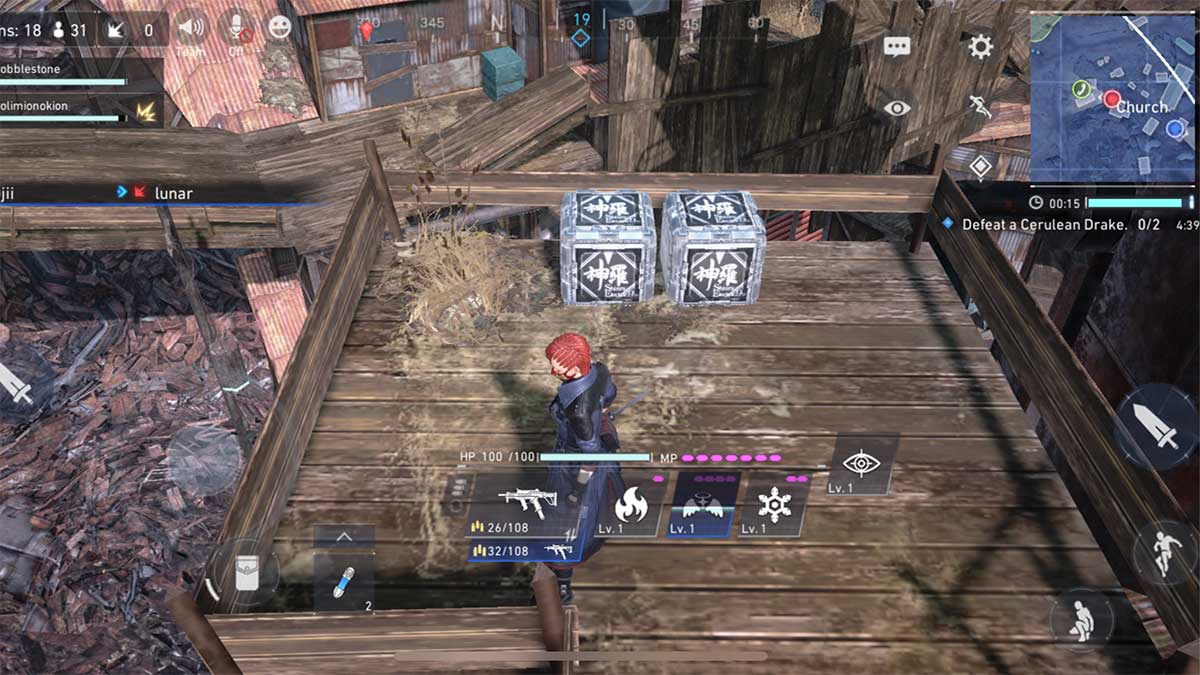The image size is (1200, 675).
Task: Tap the eye view icon beside the minimap
Action: [x=897, y=108]
